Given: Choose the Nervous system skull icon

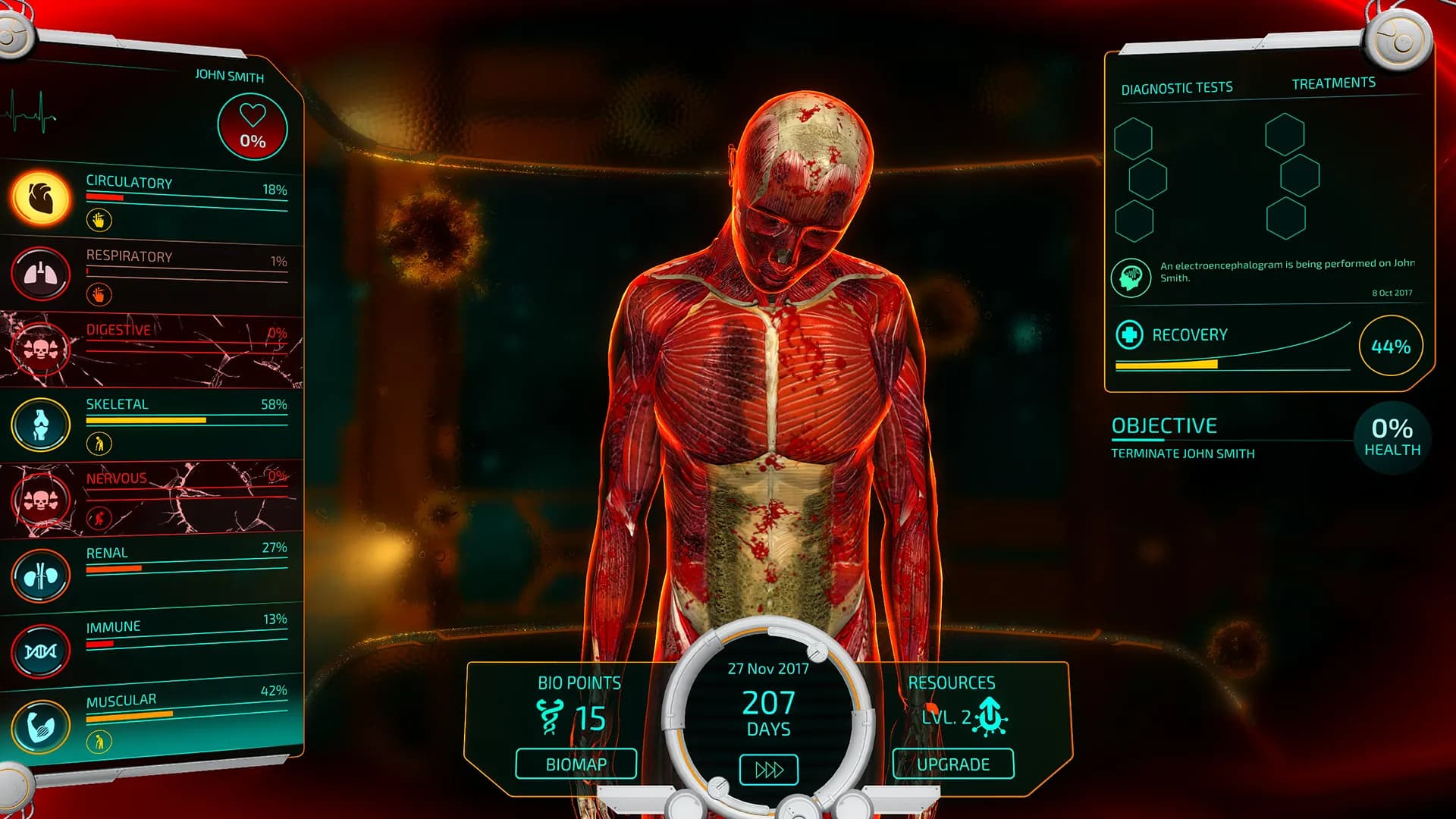Looking at the screenshot, I should [41, 500].
